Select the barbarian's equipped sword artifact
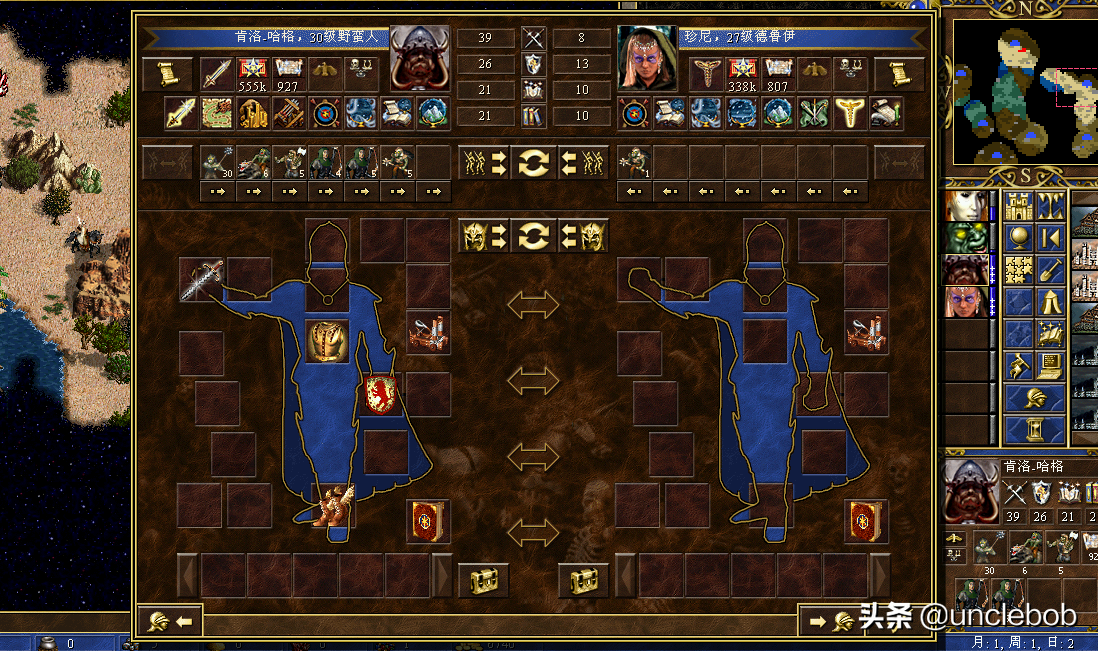 click(x=201, y=279)
